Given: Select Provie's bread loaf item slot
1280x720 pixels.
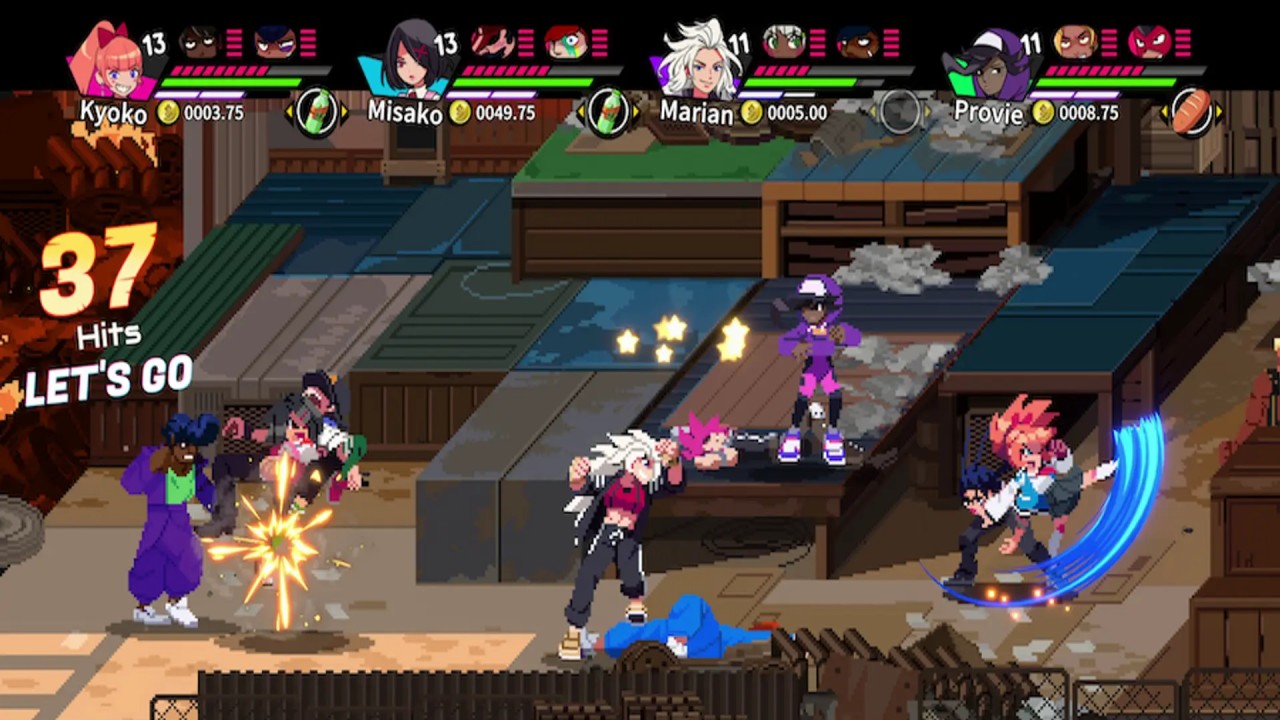Looking at the screenshot, I should (1192, 112).
